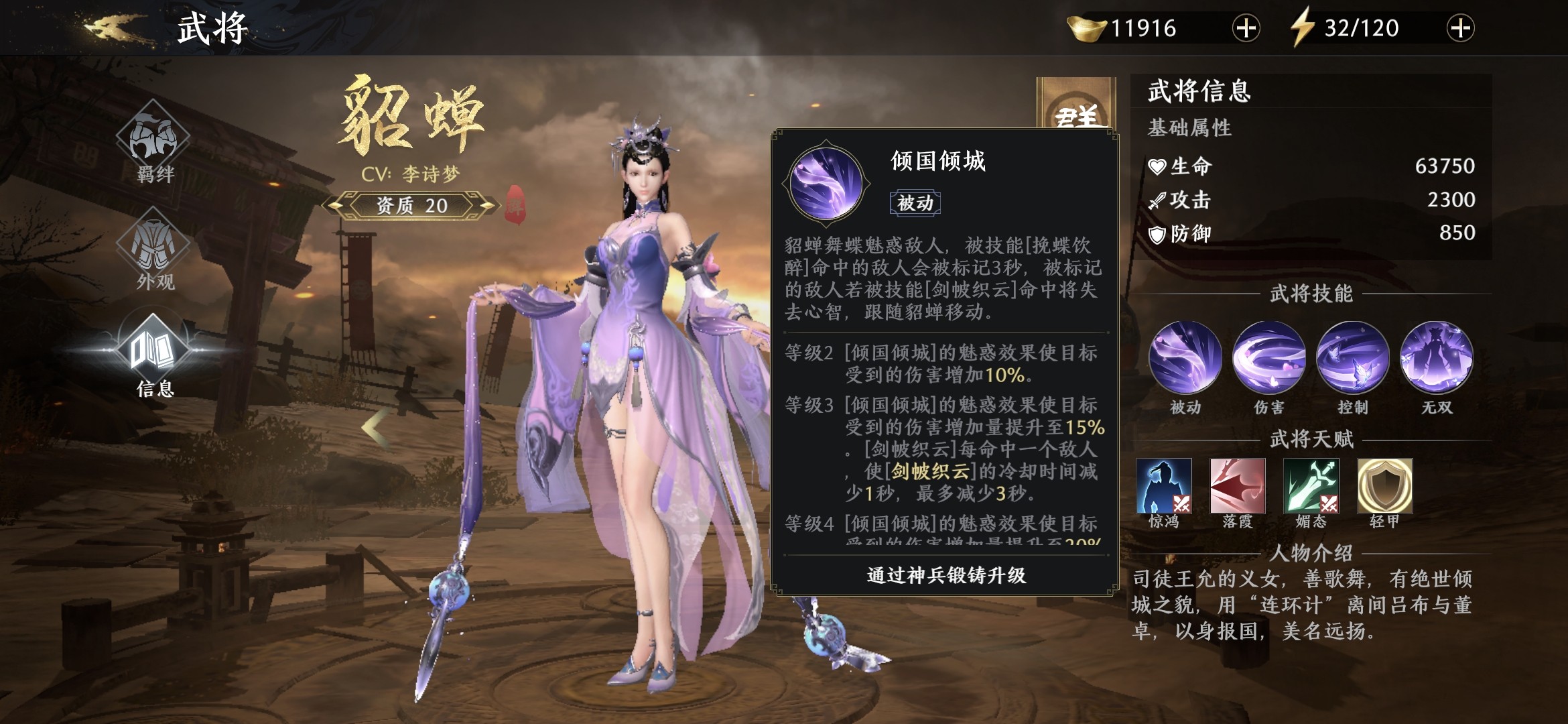Image resolution: width=1568 pixels, height=724 pixels.
Task: Show the 被动 passive skill icon
Action: pos(1185,357)
